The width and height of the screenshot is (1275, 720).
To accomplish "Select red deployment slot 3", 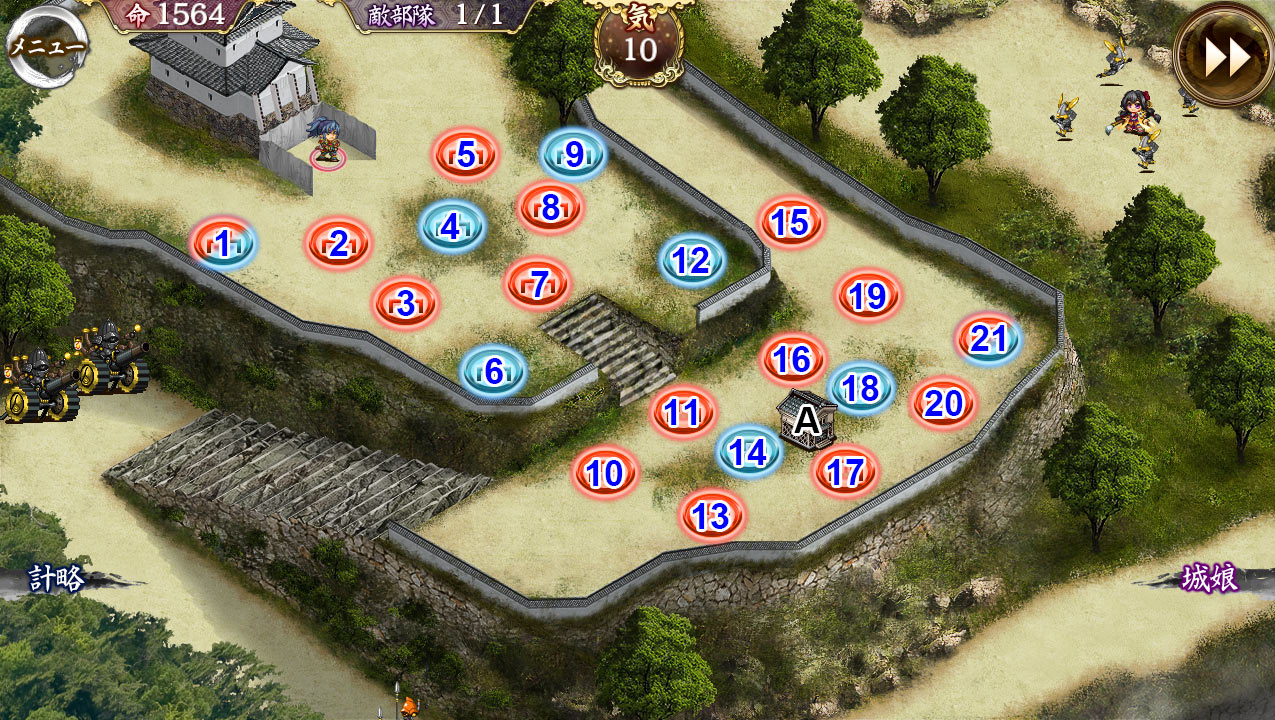I will coord(405,303).
